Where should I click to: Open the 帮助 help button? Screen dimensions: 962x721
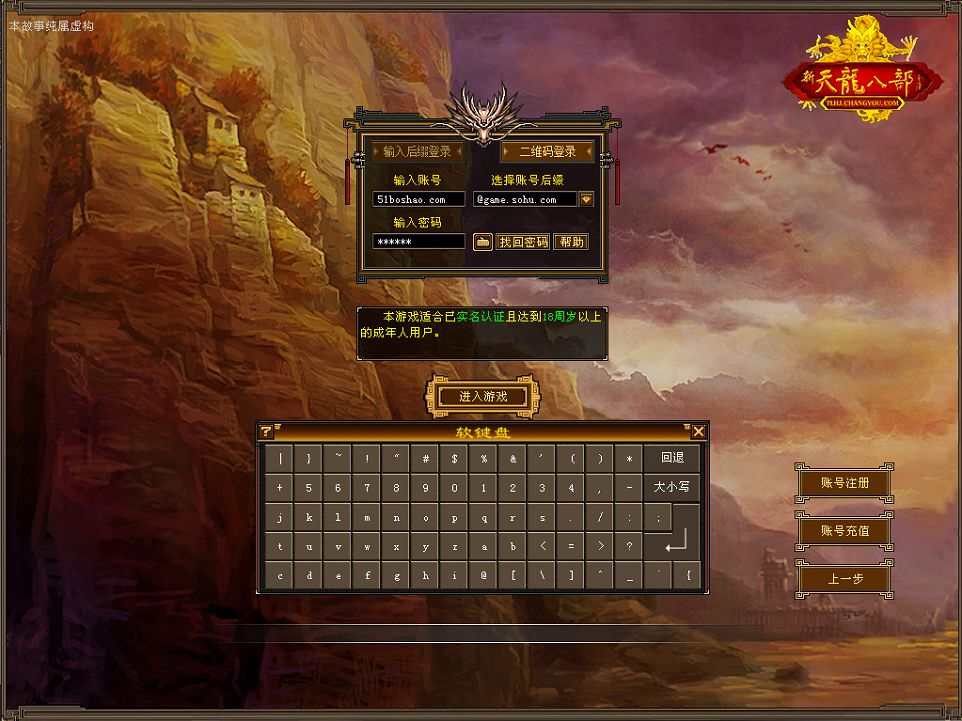pyautogui.click(x=570, y=242)
